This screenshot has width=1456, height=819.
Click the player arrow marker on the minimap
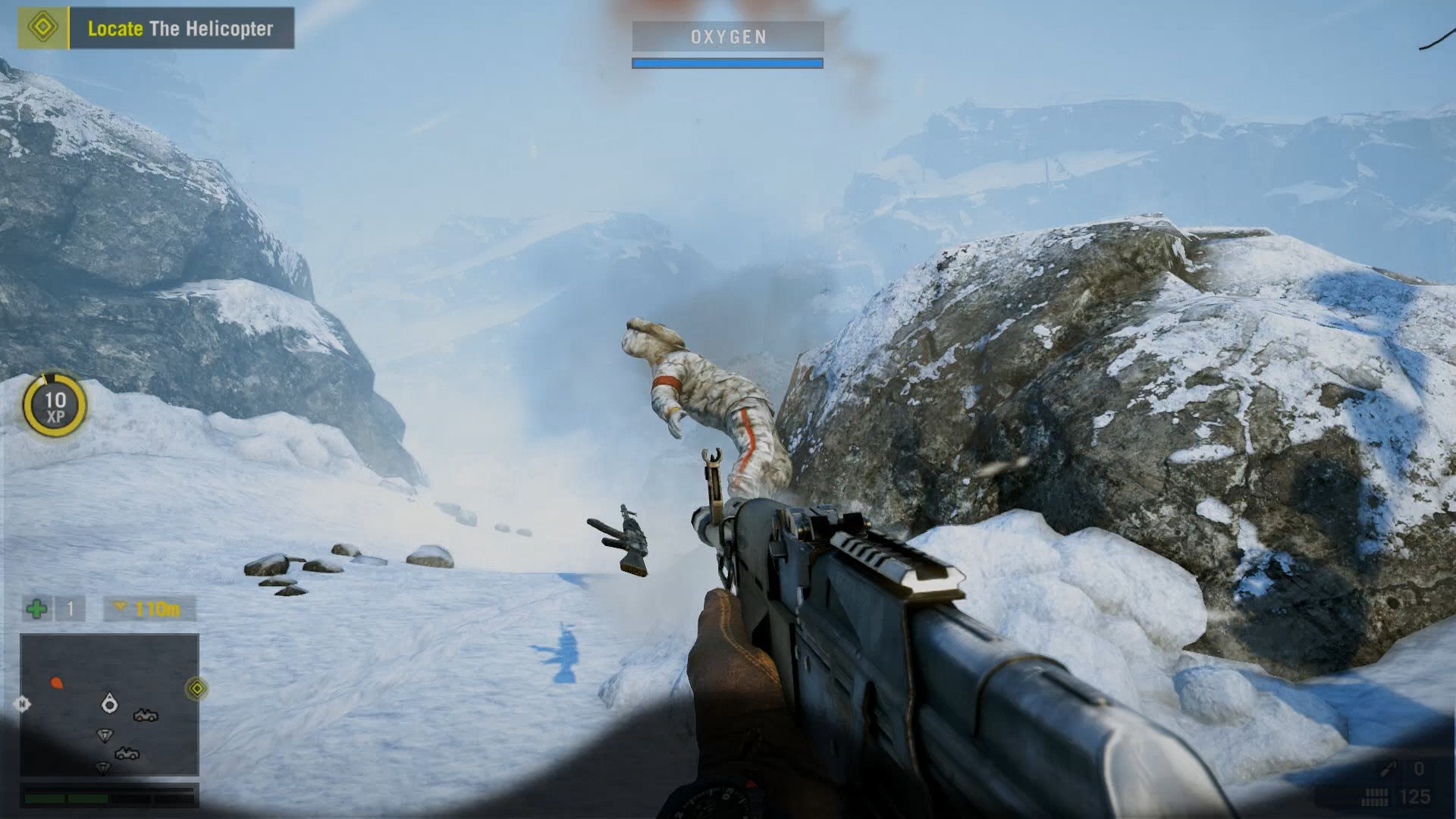tap(109, 704)
